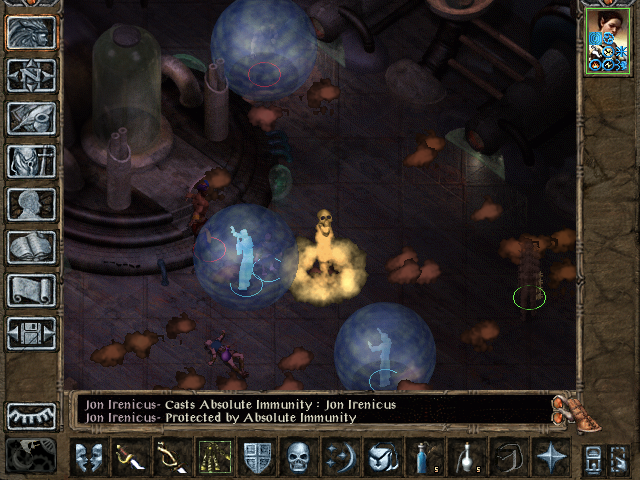Activate the talk masks button
Screen dimensions: 640x480
click(88, 457)
